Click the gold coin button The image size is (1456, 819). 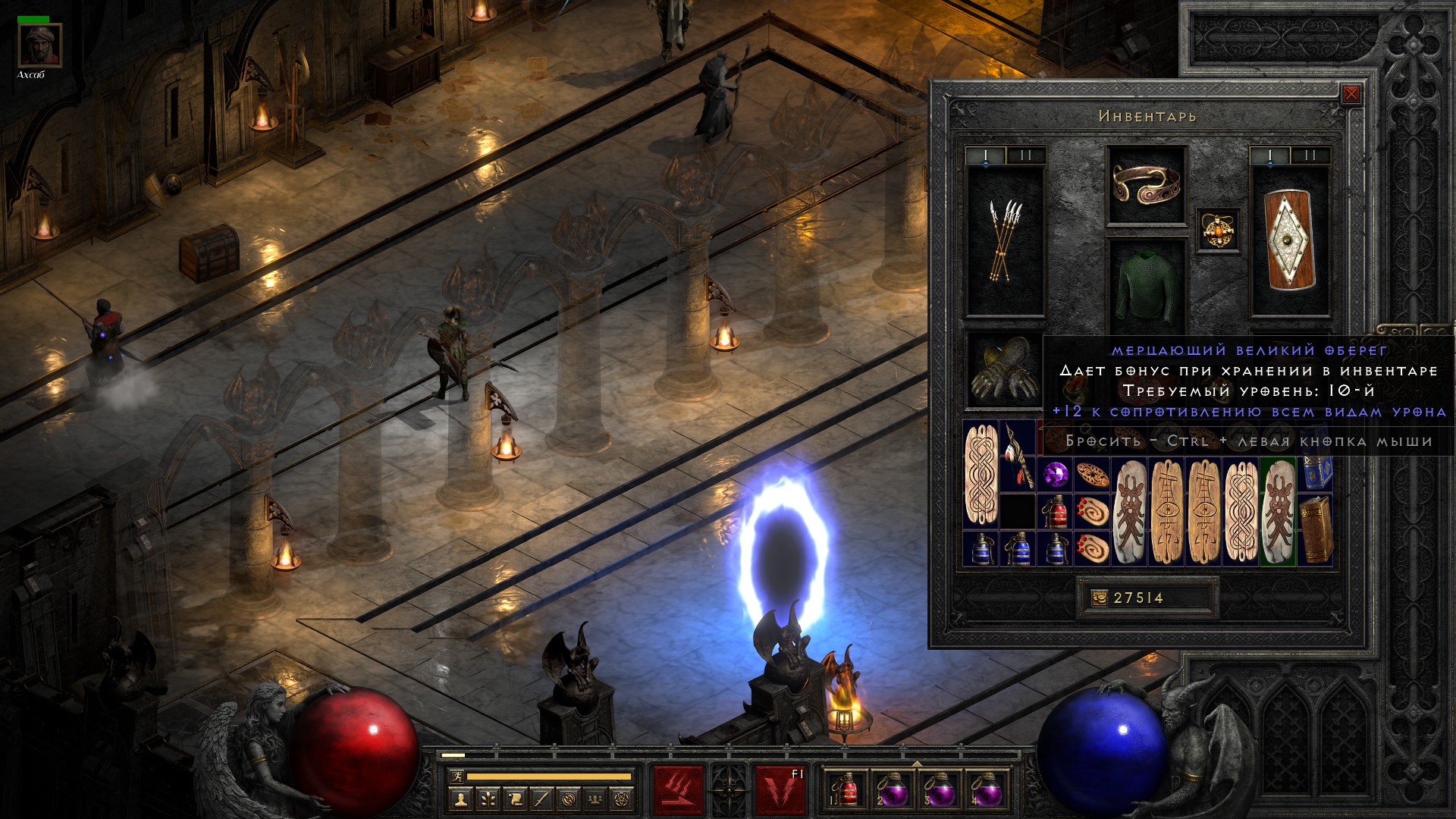tap(1099, 598)
